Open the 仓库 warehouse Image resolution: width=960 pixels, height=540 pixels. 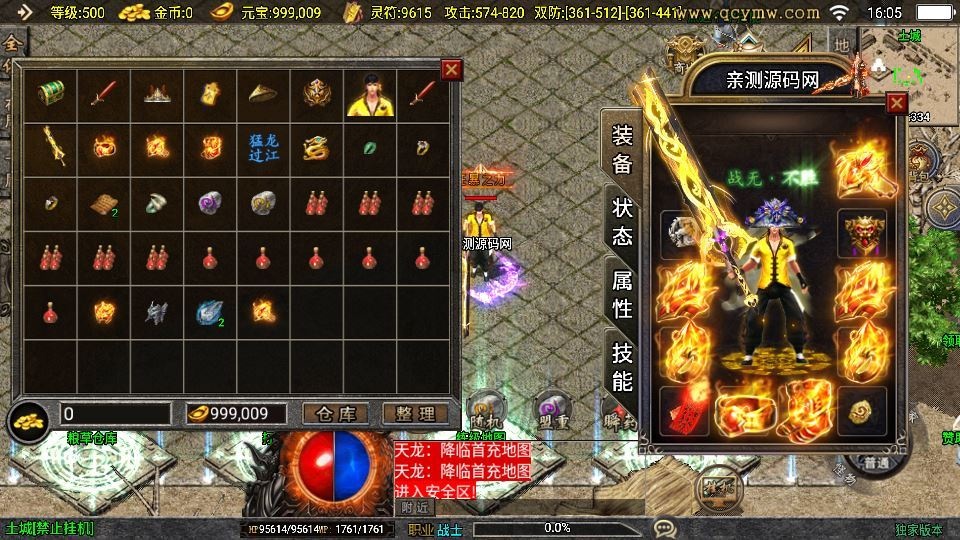[x=335, y=414]
